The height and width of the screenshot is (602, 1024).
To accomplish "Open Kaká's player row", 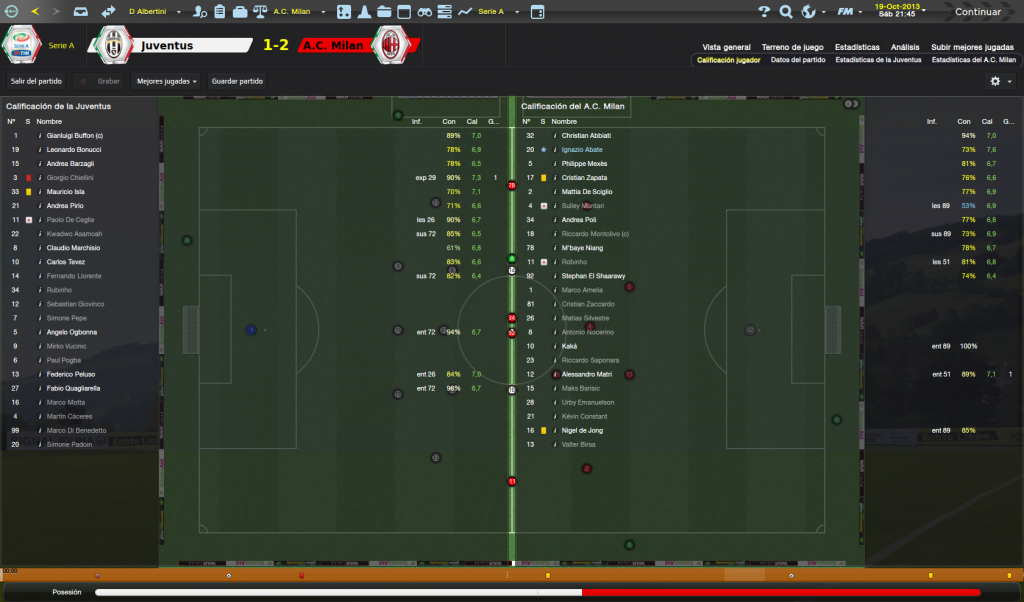I will [569, 346].
